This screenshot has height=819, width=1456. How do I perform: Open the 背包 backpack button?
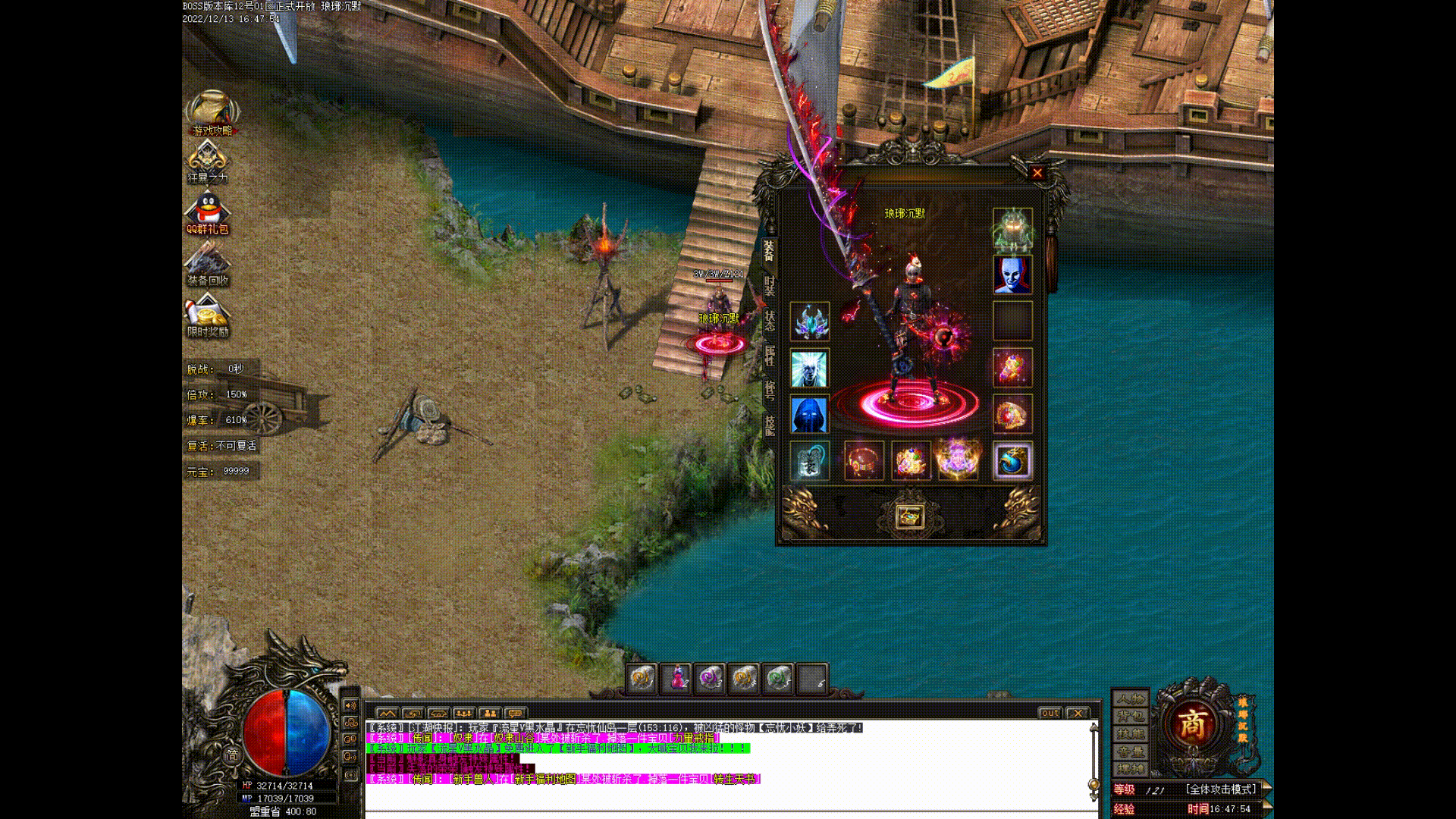coord(1130,716)
